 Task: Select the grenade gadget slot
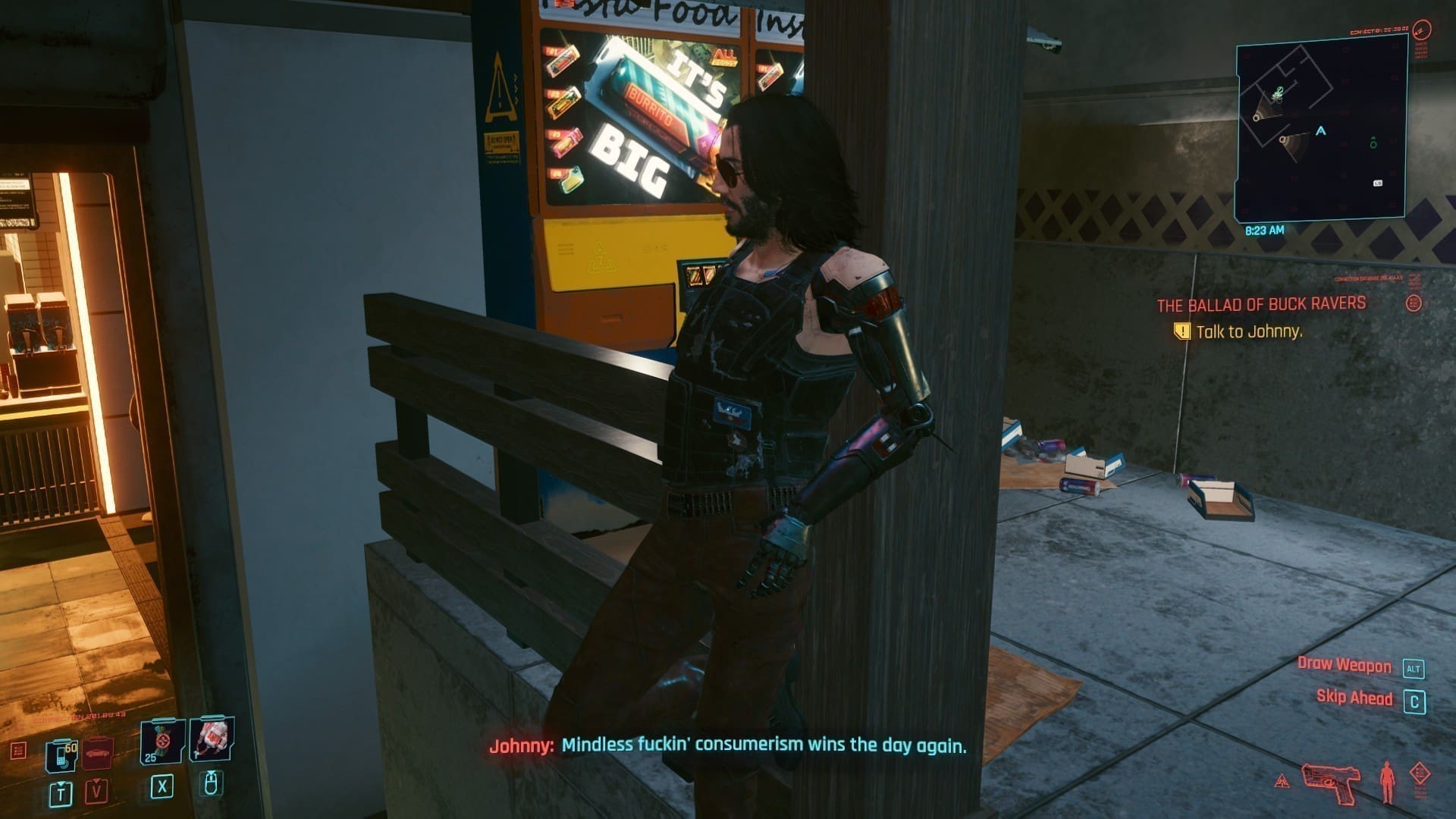point(212,739)
